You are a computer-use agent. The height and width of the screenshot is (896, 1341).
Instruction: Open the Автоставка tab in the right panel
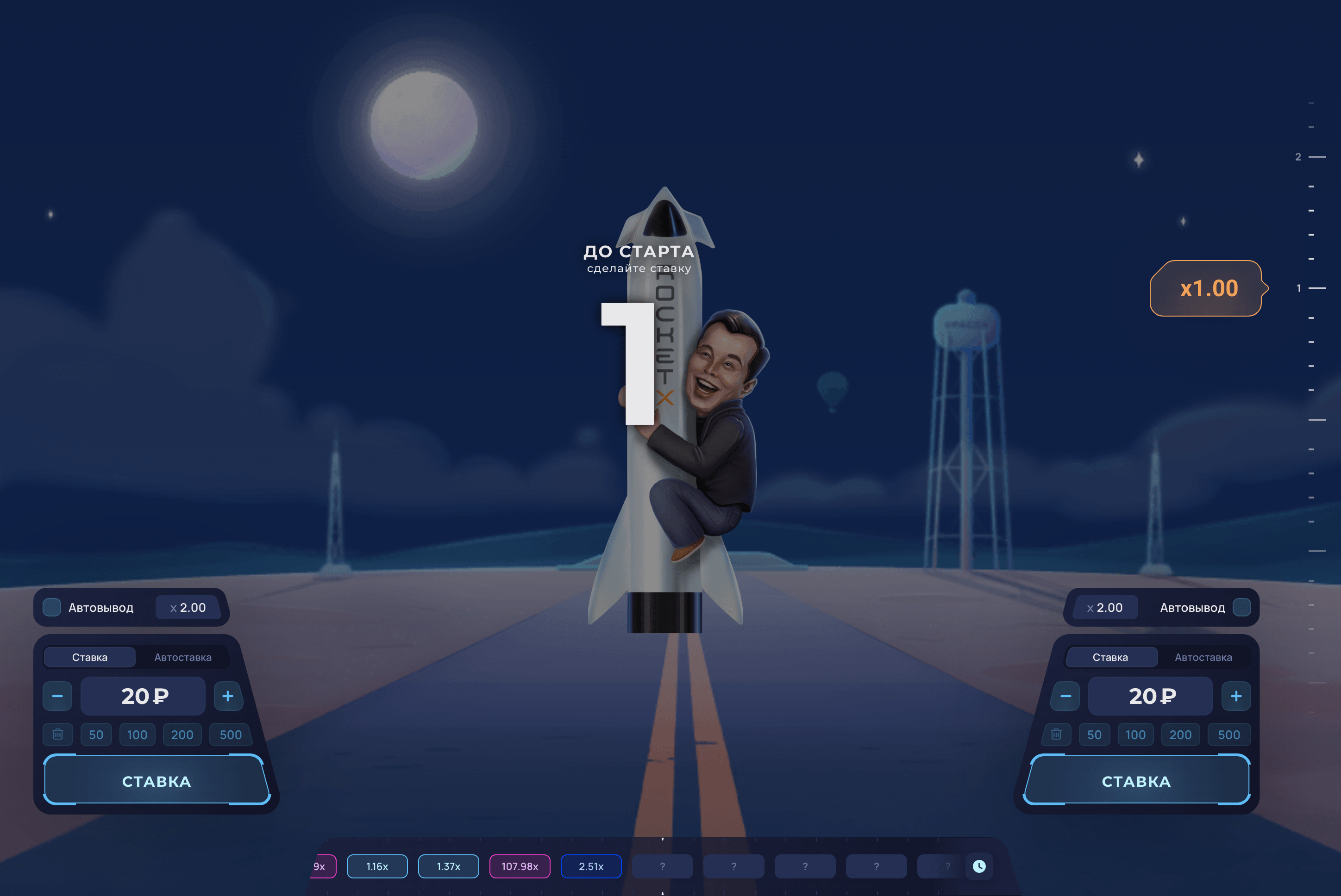click(1203, 657)
